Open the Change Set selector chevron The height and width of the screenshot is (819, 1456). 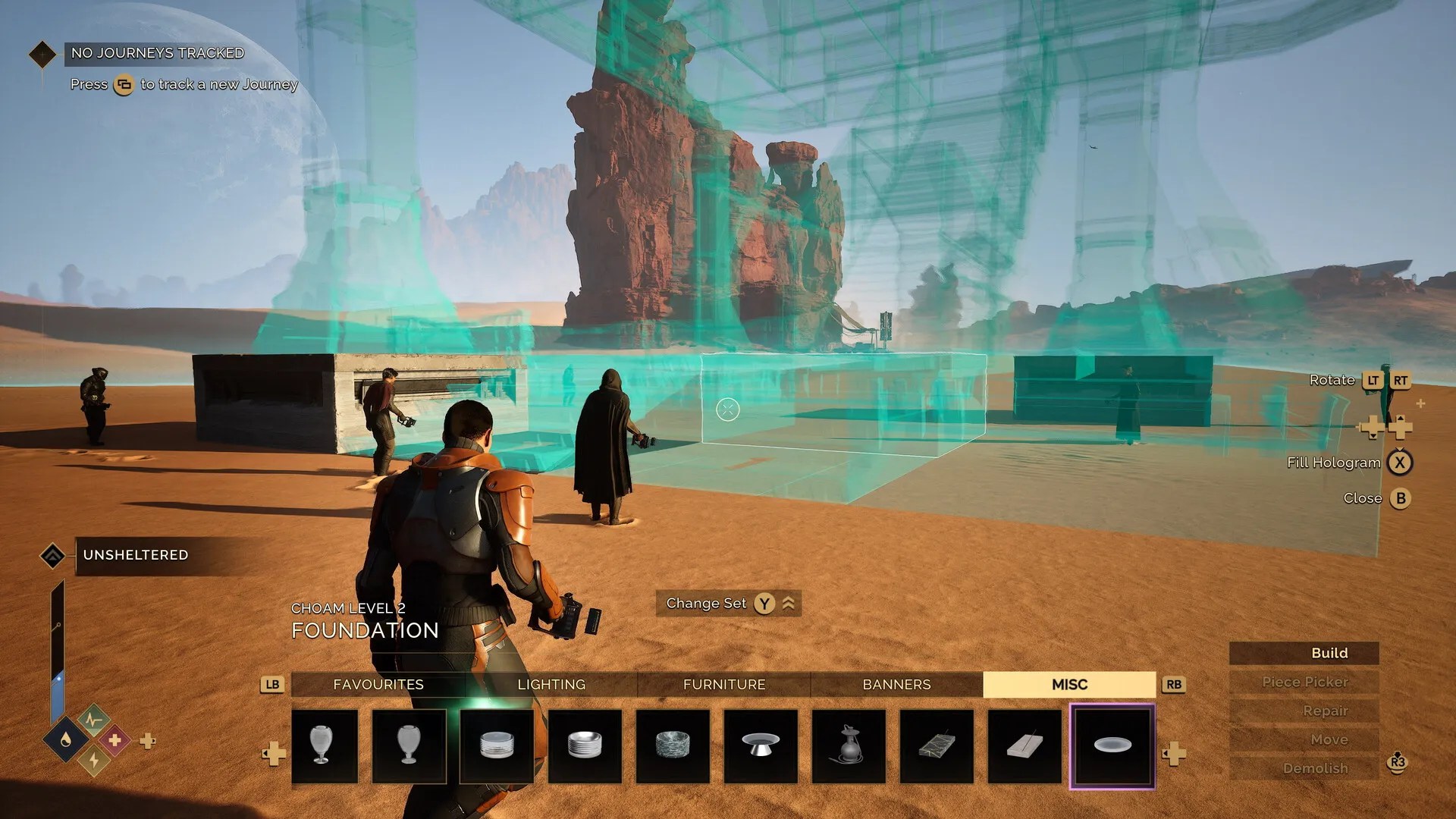(x=789, y=603)
